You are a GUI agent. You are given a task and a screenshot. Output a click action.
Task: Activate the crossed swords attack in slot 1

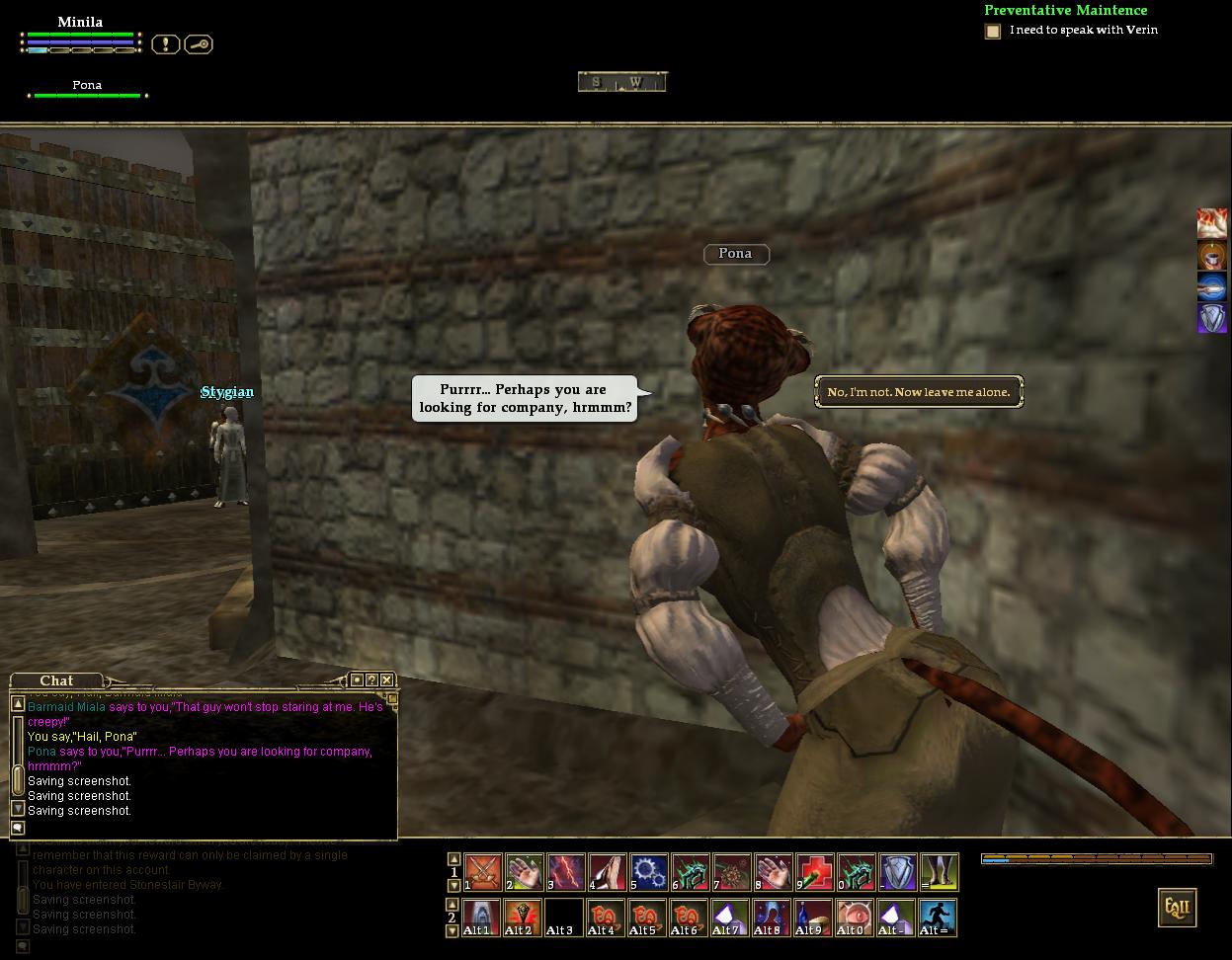(482, 873)
